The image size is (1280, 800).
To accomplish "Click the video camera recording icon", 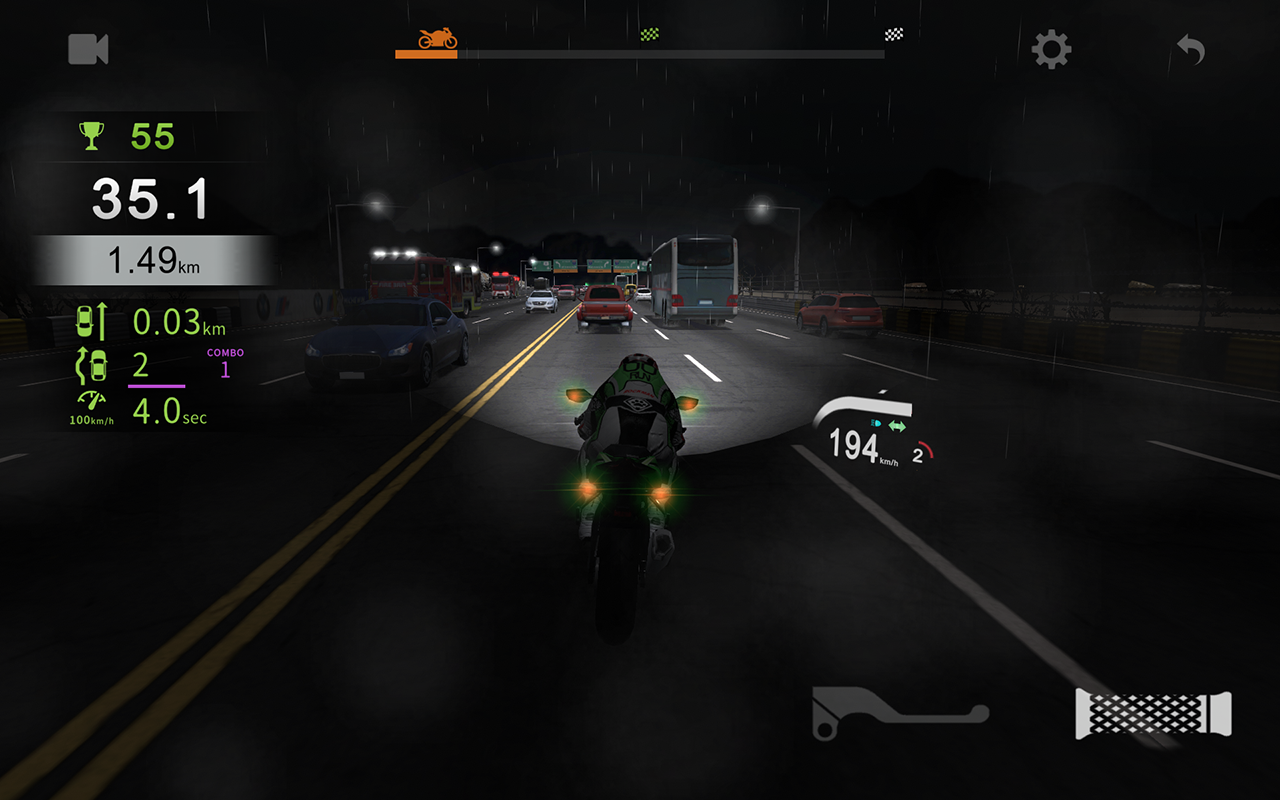I will 88,50.
